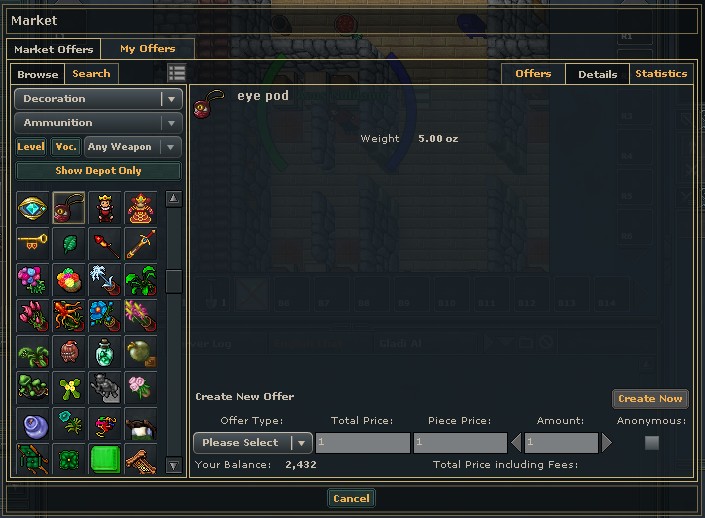The width and height of the screenshot is (705, 518).
Task: Switch to the Search tab
Action: (91, 73)
